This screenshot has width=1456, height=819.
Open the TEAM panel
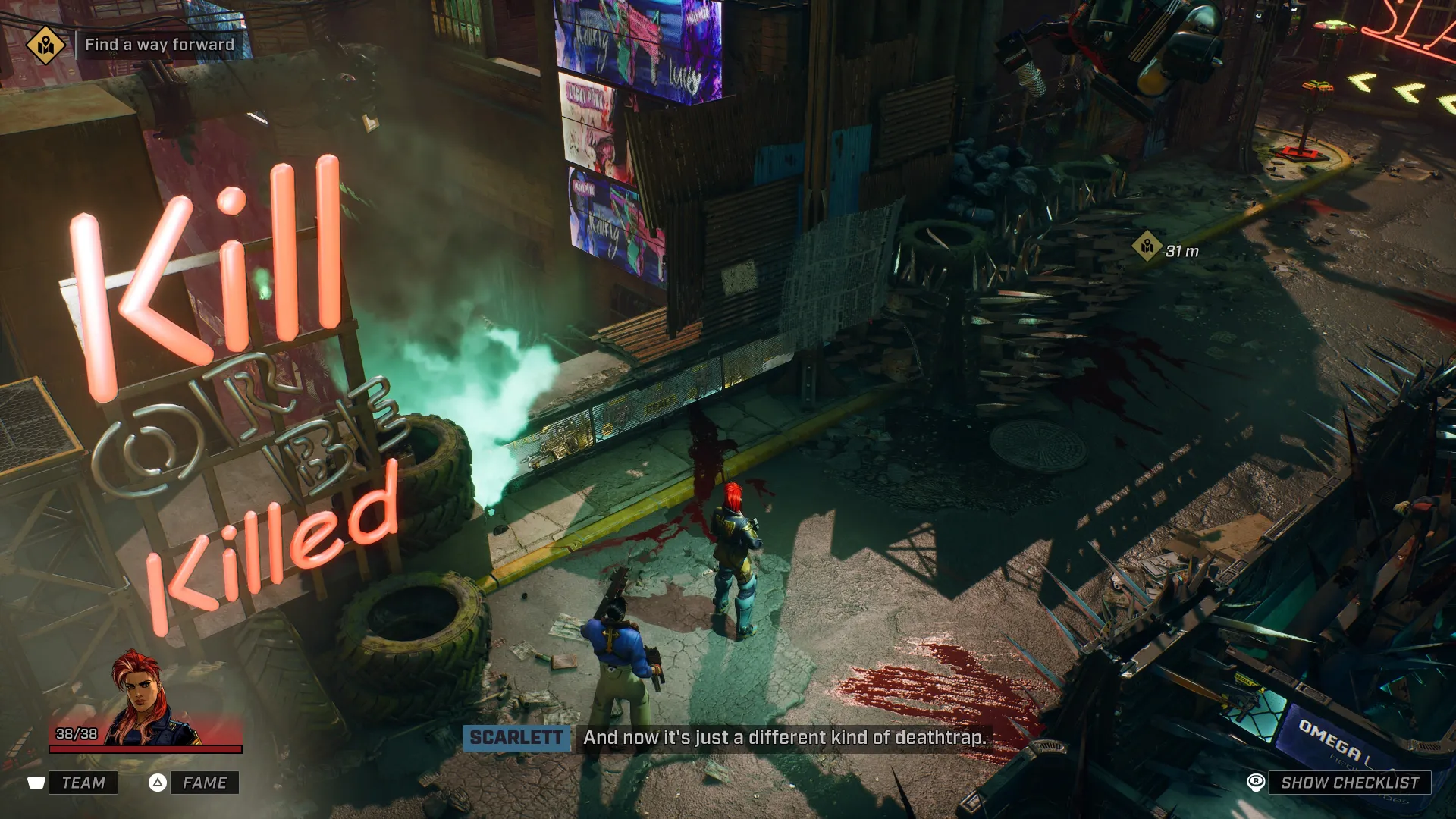[83, 783]
